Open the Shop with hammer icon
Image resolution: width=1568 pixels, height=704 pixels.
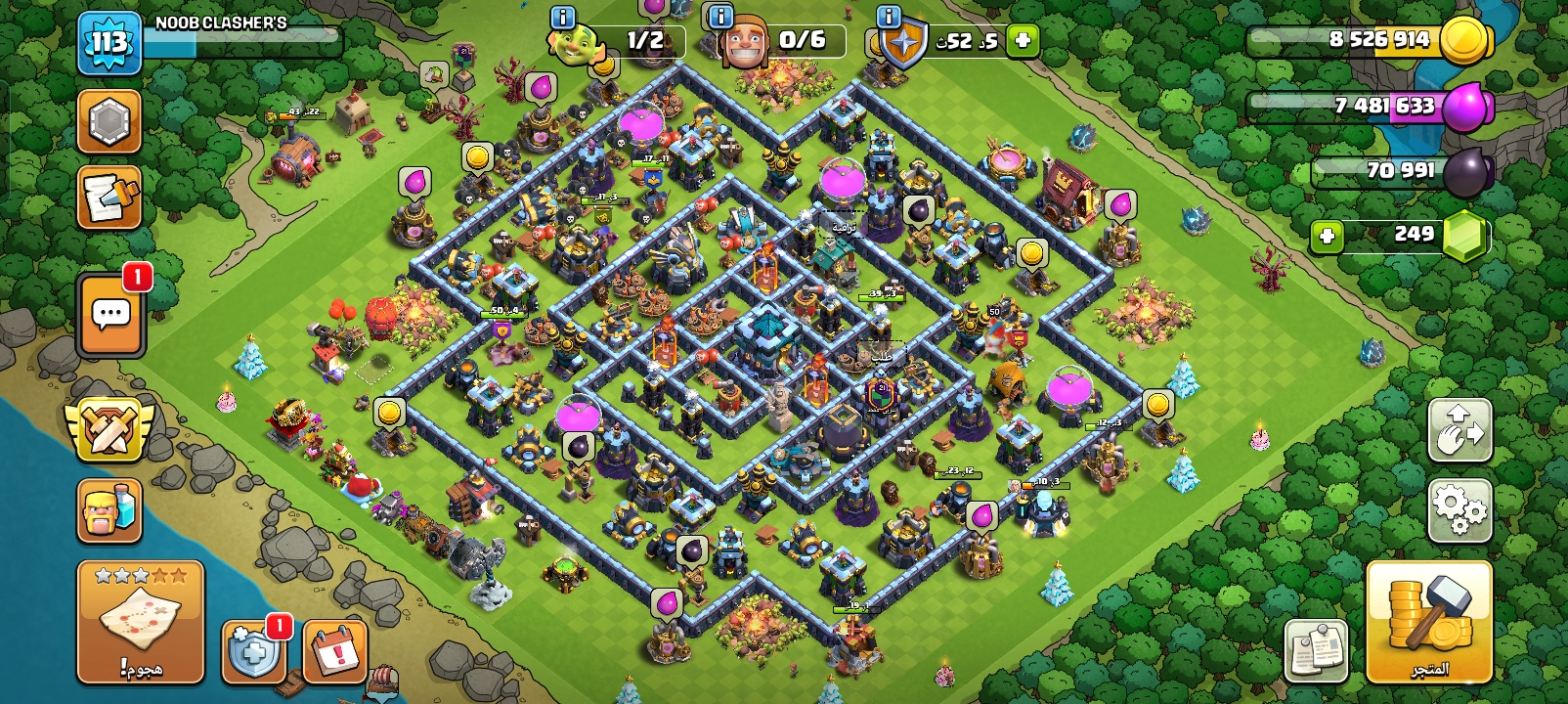pos(1428,622)
